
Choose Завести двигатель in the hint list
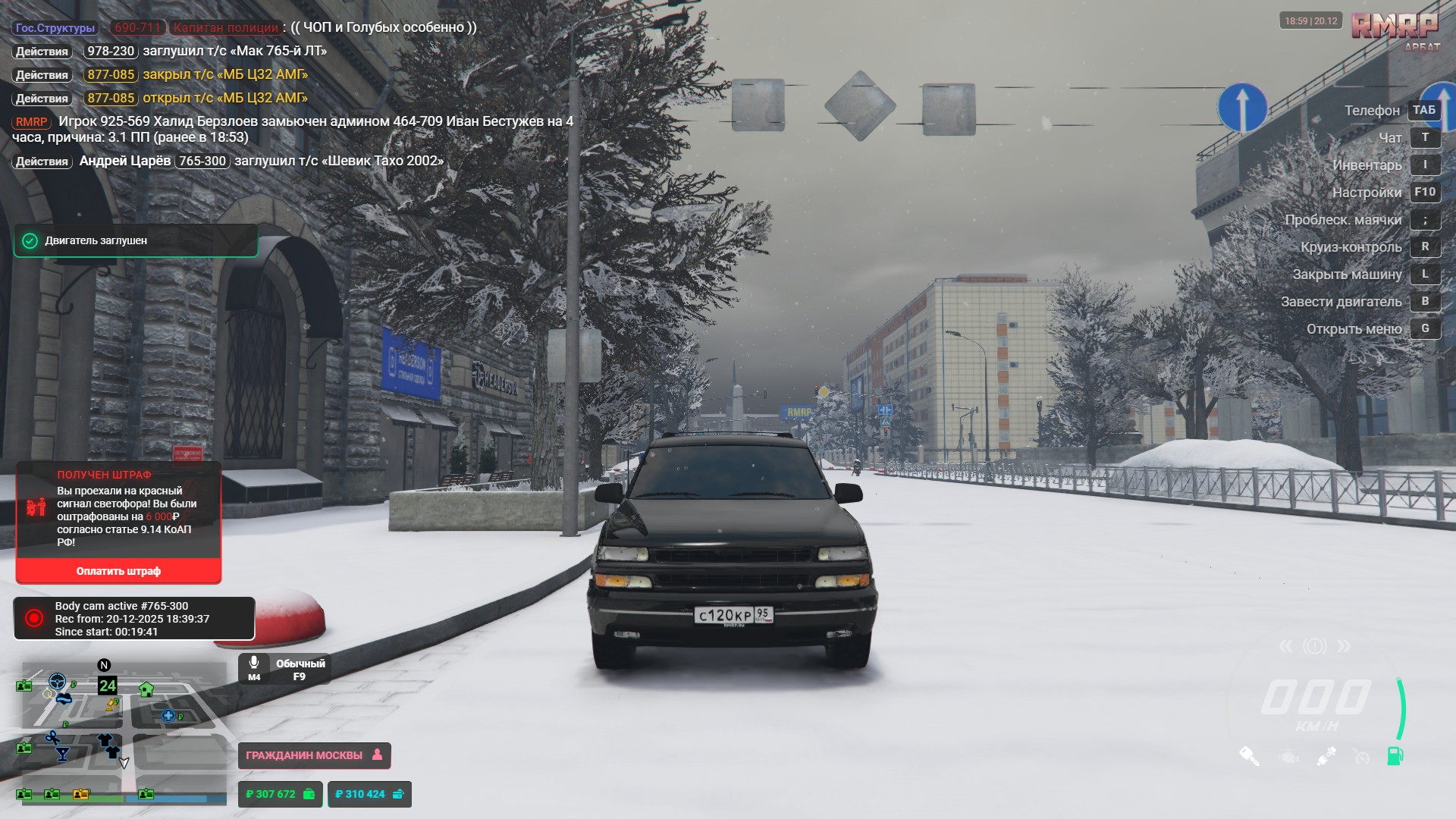[x=1341, y=302]
